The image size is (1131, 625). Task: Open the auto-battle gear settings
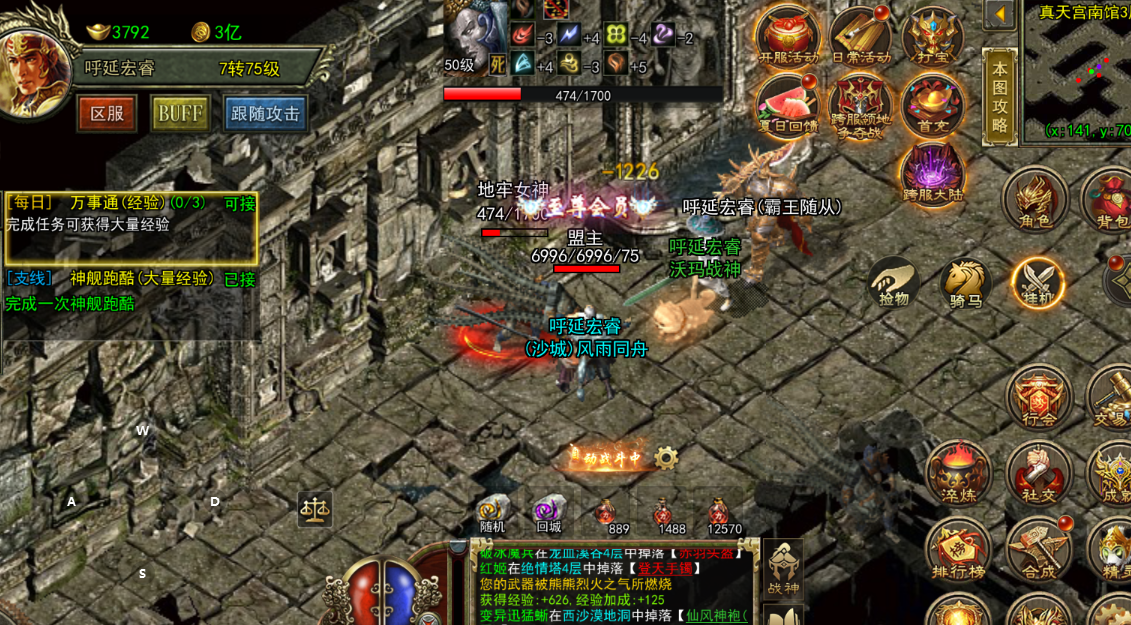click(666, 458)
